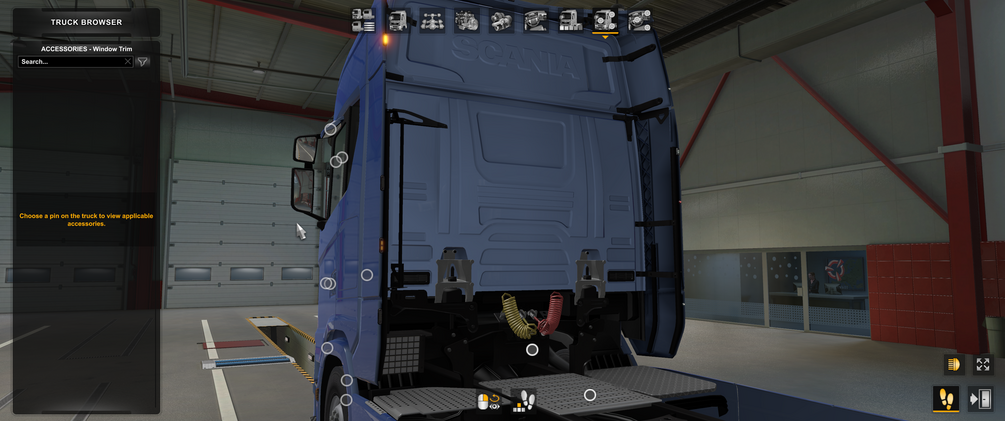Open the truck paint job tab
Viewport: 1005px width, 421px height.
coord(570,20)
